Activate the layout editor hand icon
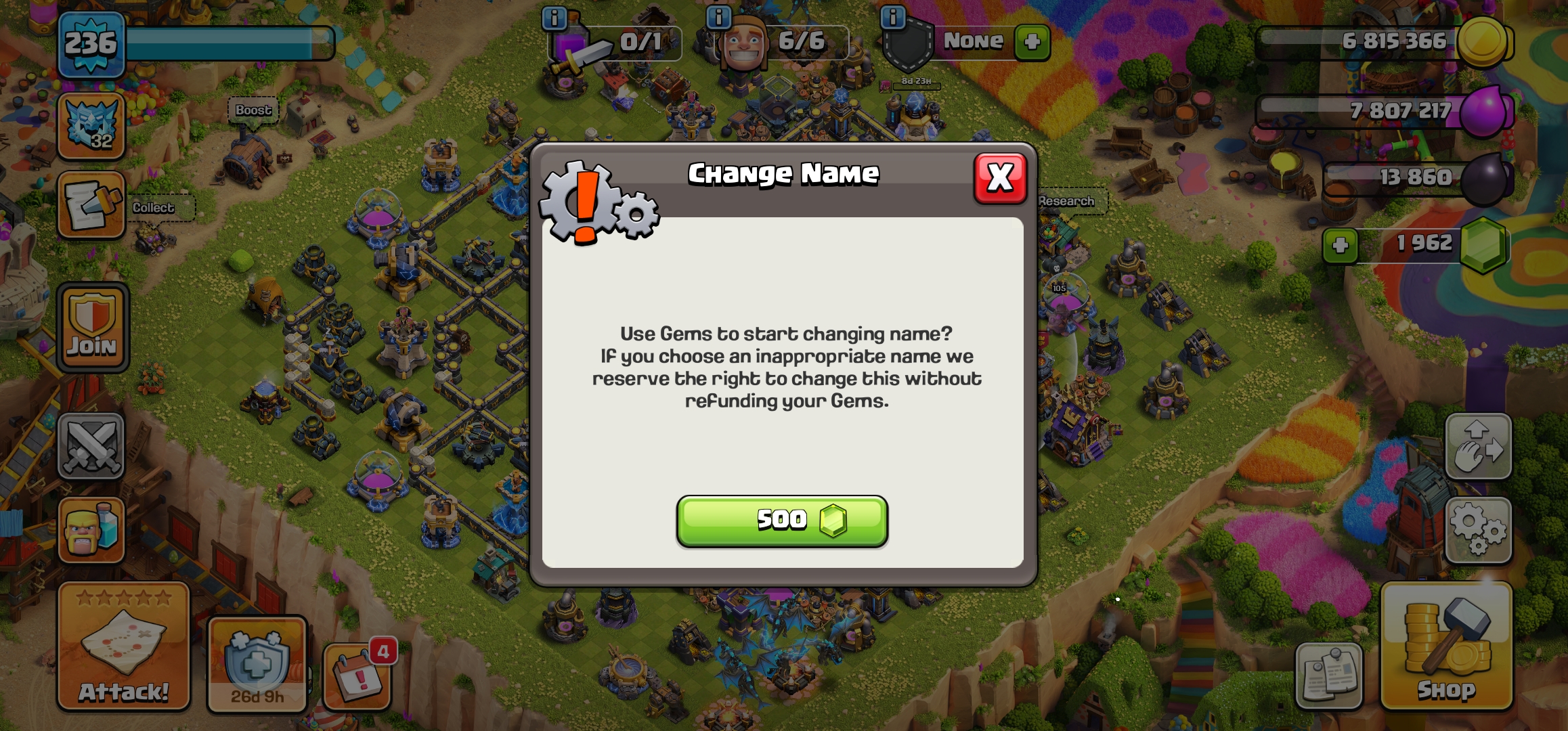This screenshot has width=1568, height=731. tap(1478, 447)
